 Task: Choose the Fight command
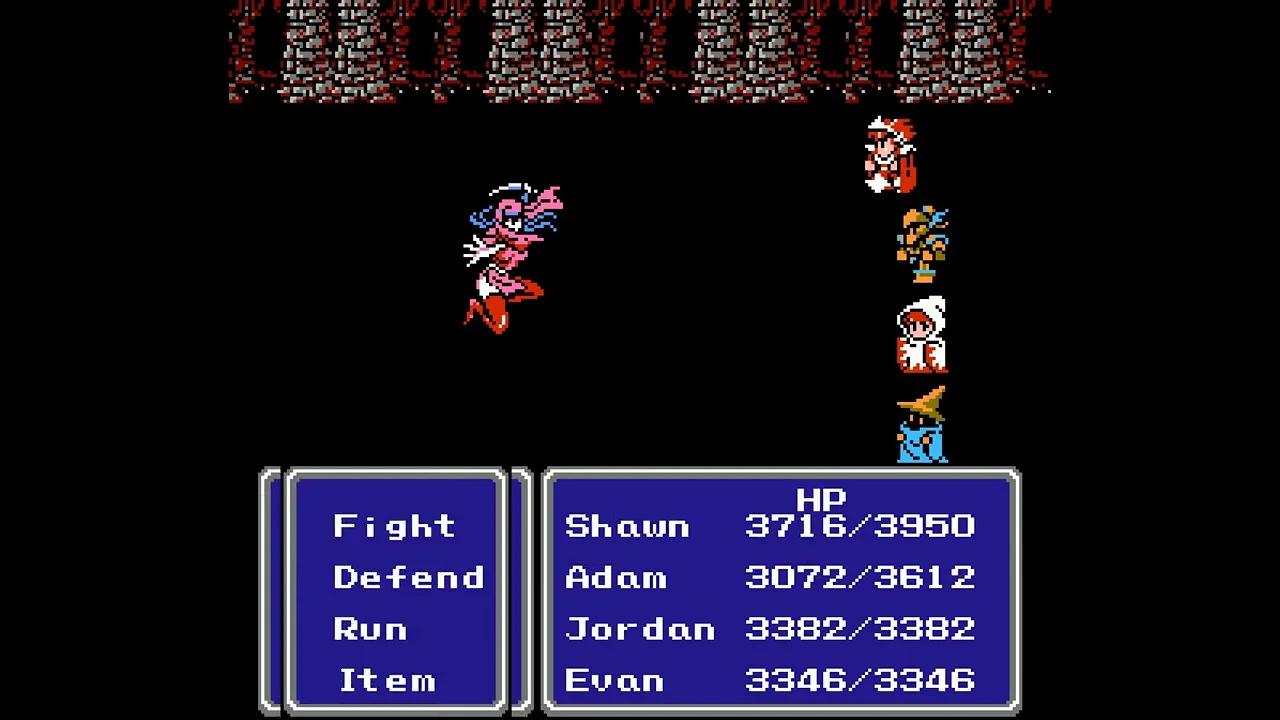click(x=393, y=526)
